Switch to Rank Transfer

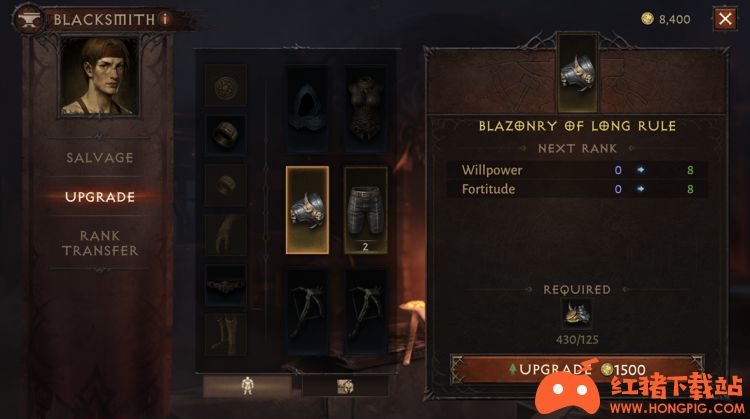tap(100, 243)
